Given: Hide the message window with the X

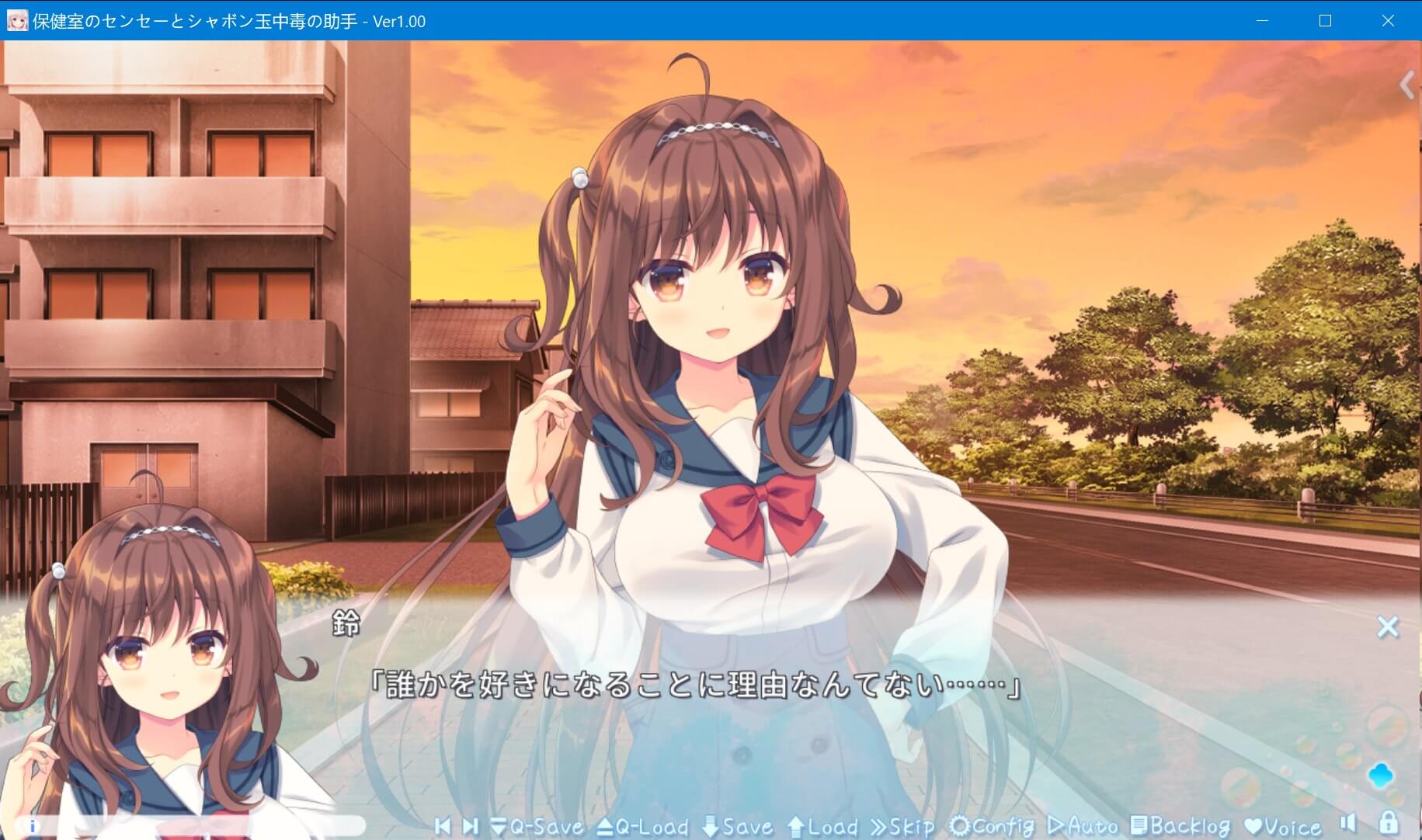Looking at the screenshot, I should (1388, 627).
